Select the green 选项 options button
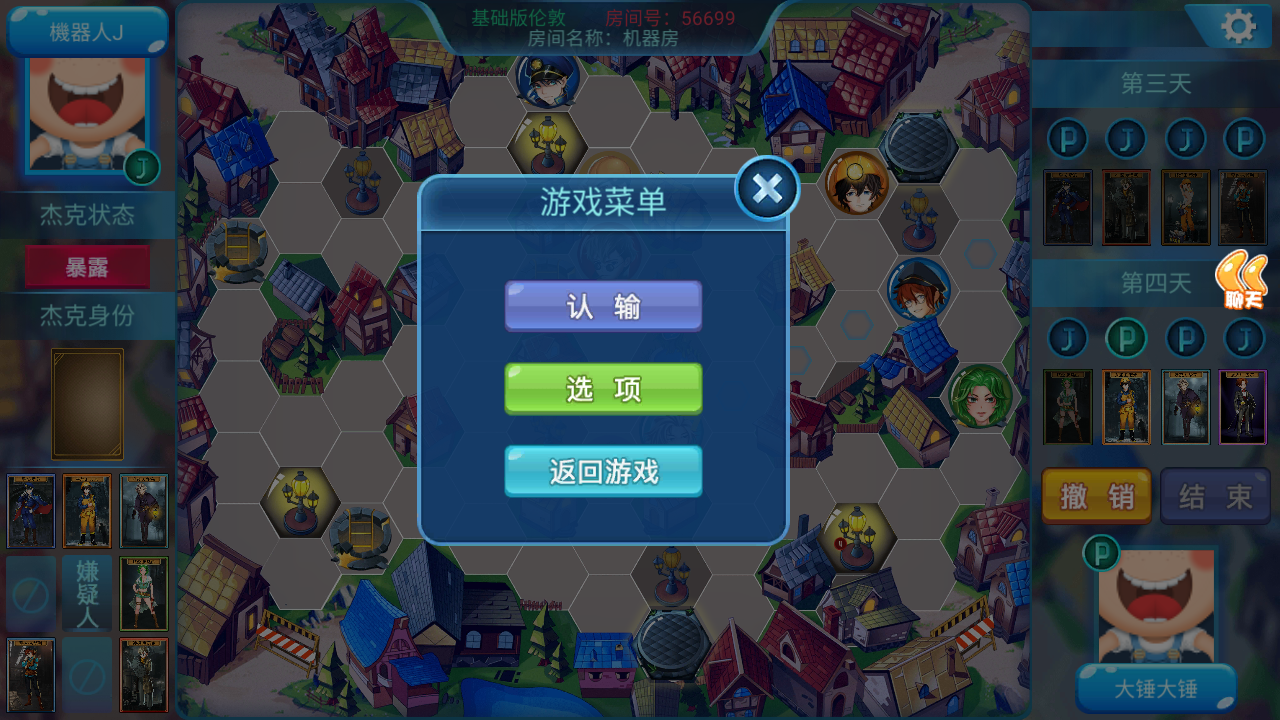 point(603,389)
